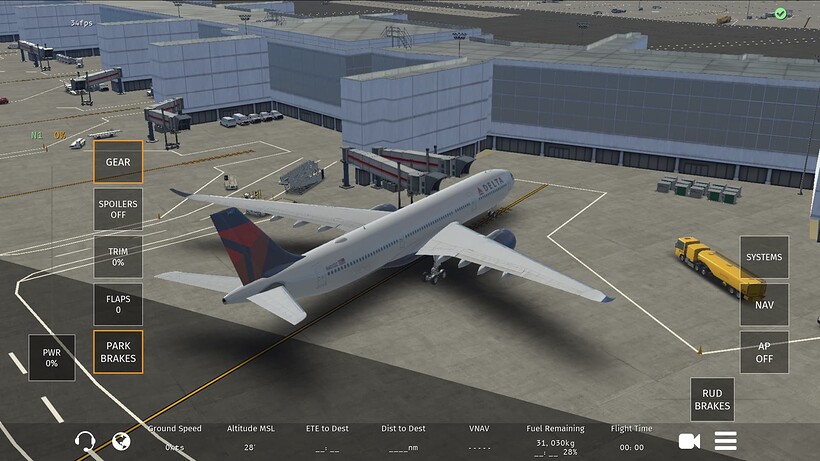Click the PWR 0% throttle box
The image size is (820, 461).
(51, 357)
